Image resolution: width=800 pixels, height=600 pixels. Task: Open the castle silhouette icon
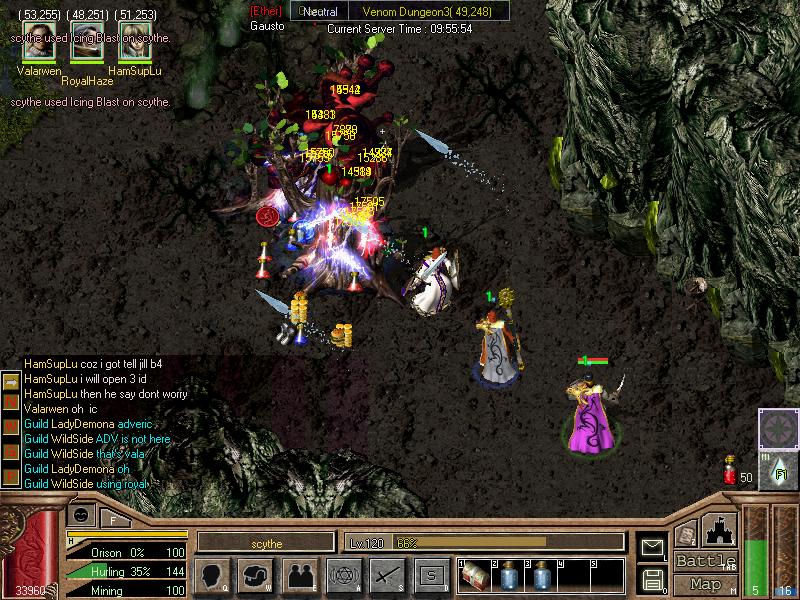722,529
